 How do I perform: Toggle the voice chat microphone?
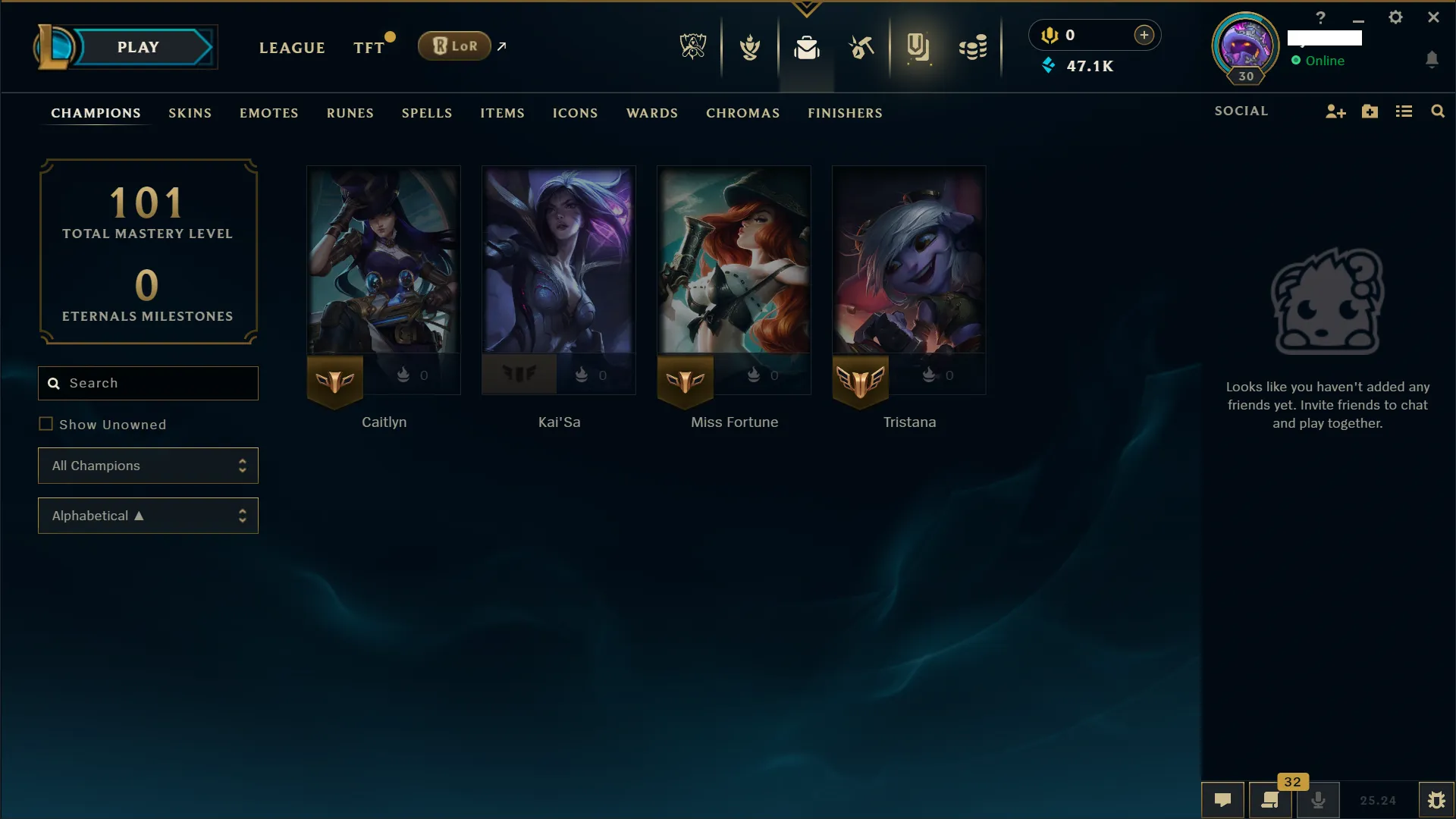[1319, 800]
